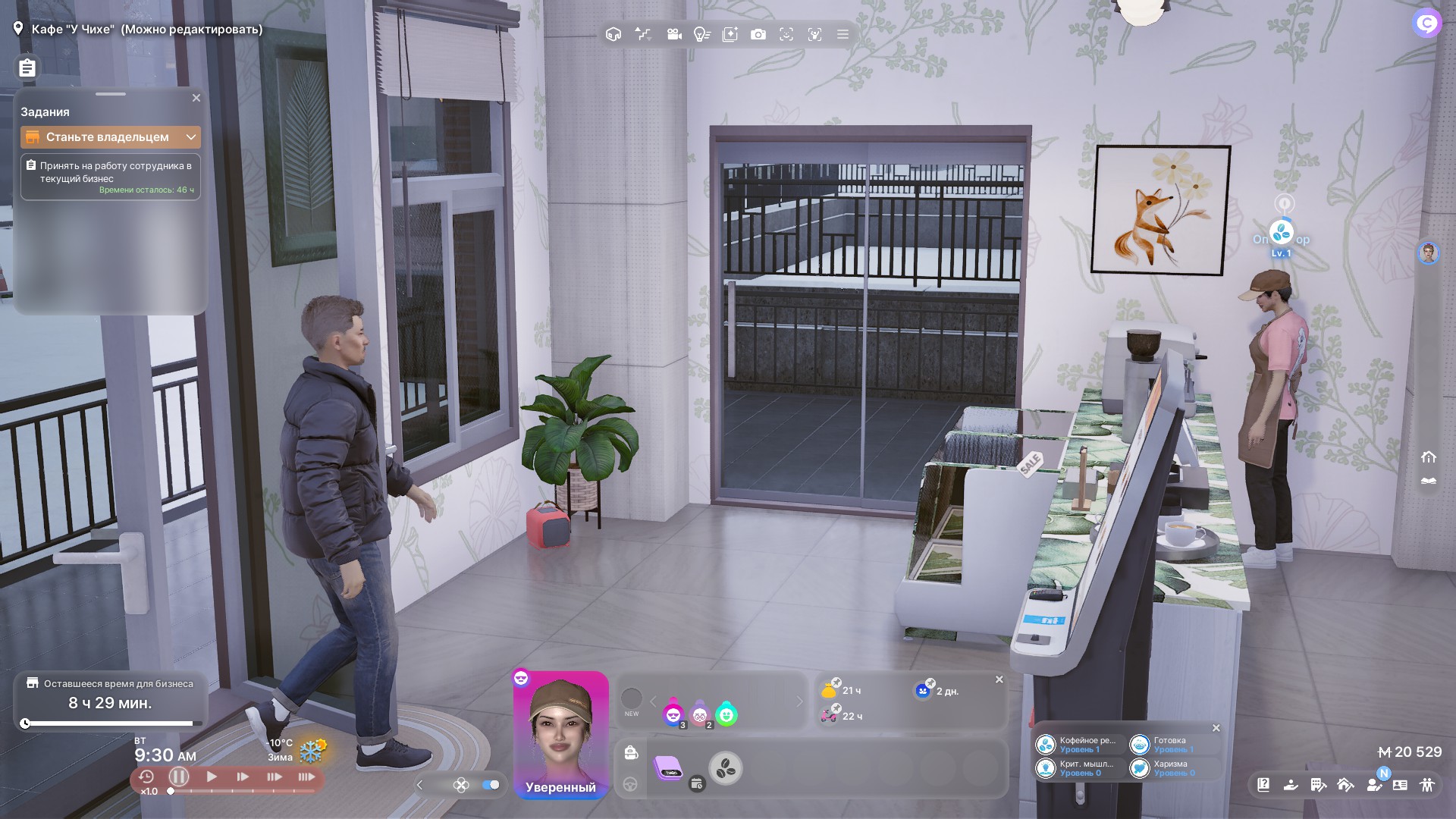Open the camera photo mode
The image size is (1456, 819).
click(x=758, y=34)
